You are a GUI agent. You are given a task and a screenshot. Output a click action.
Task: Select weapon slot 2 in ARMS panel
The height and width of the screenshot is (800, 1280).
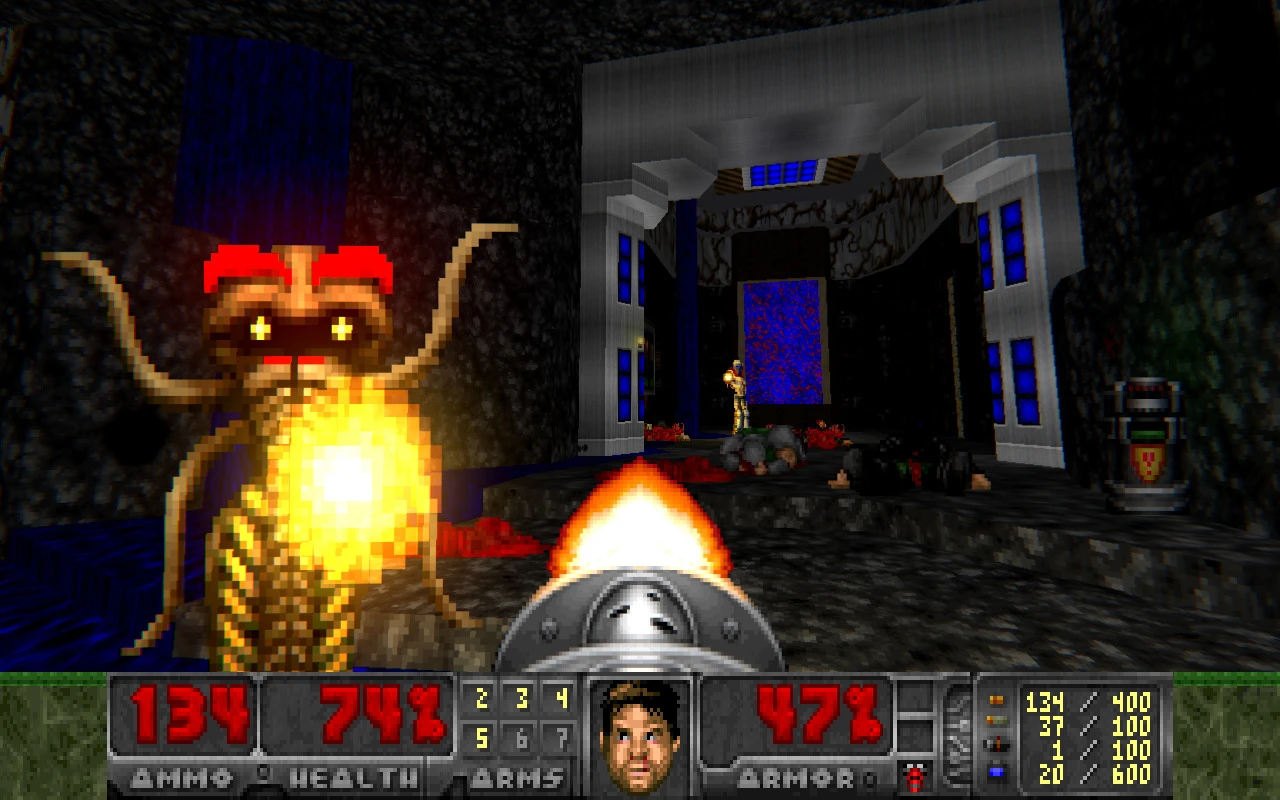[481, 699]
